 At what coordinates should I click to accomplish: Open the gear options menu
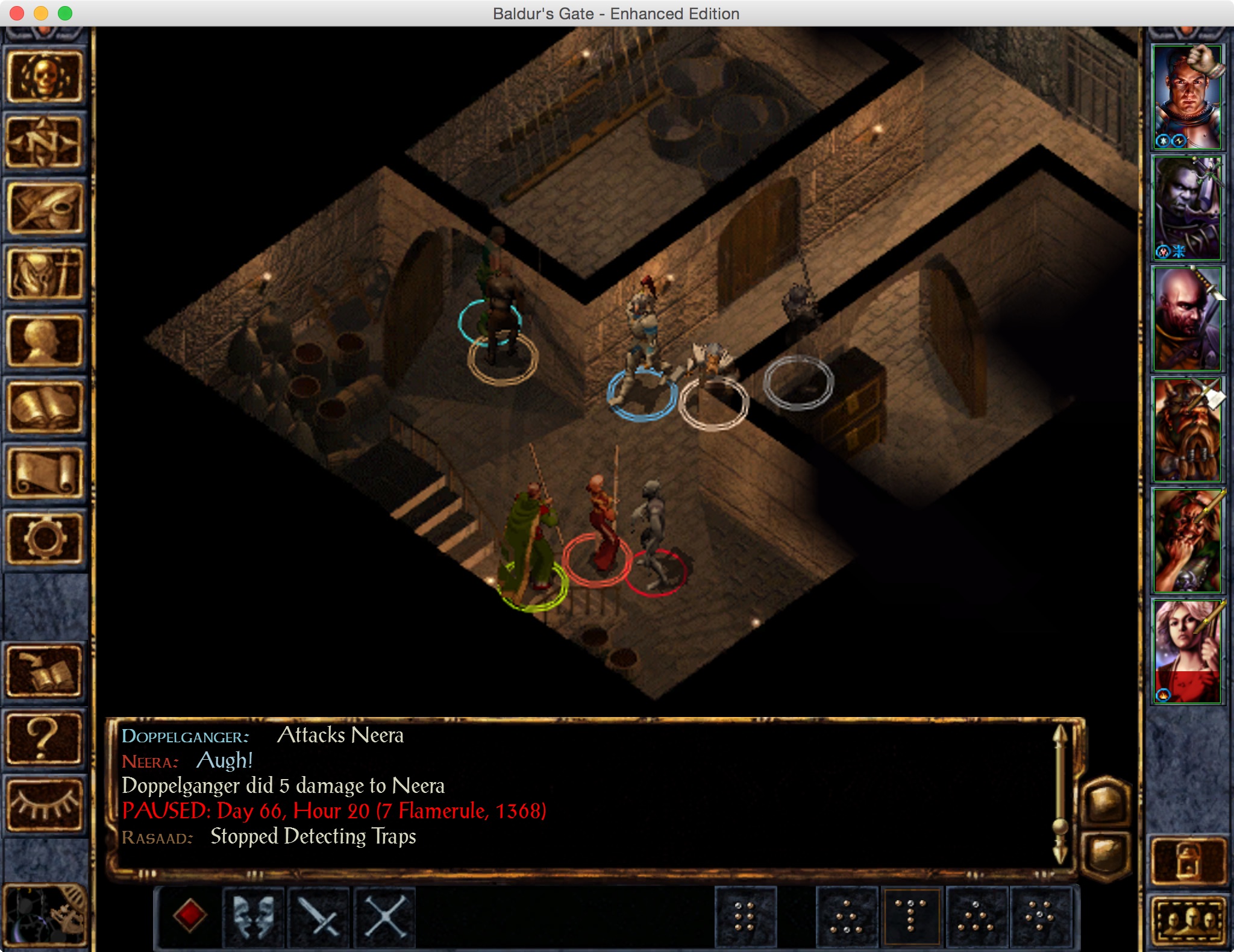44,539
